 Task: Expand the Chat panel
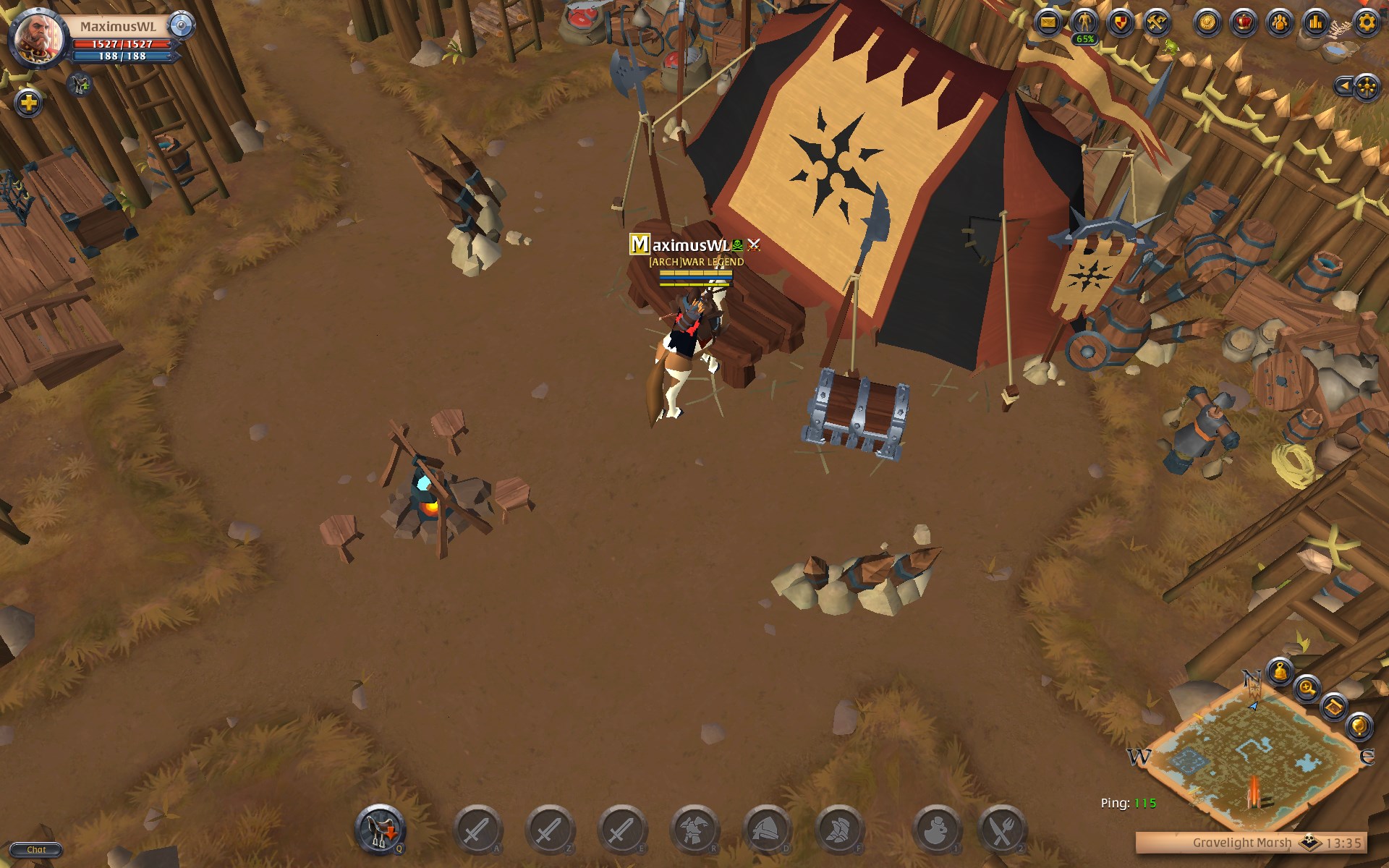coord(38,849)
